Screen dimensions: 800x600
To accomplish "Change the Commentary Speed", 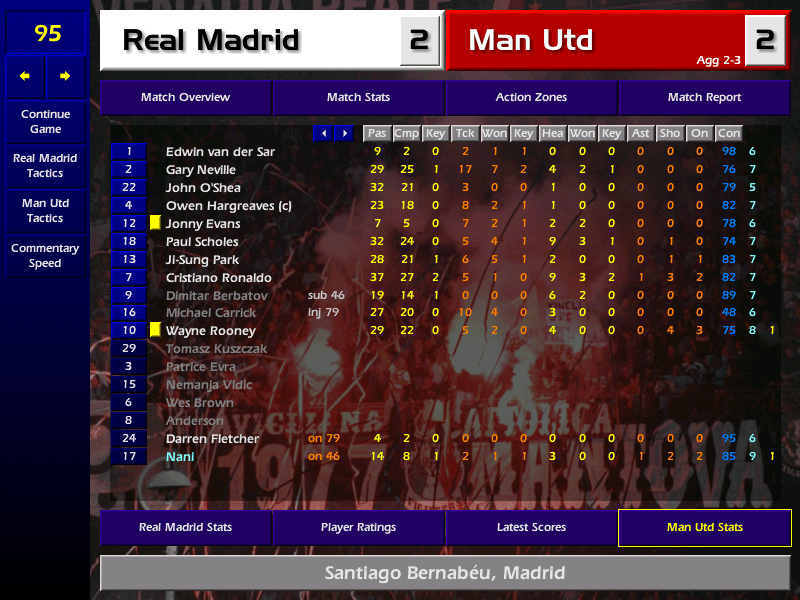I will (x=45, y=256).
